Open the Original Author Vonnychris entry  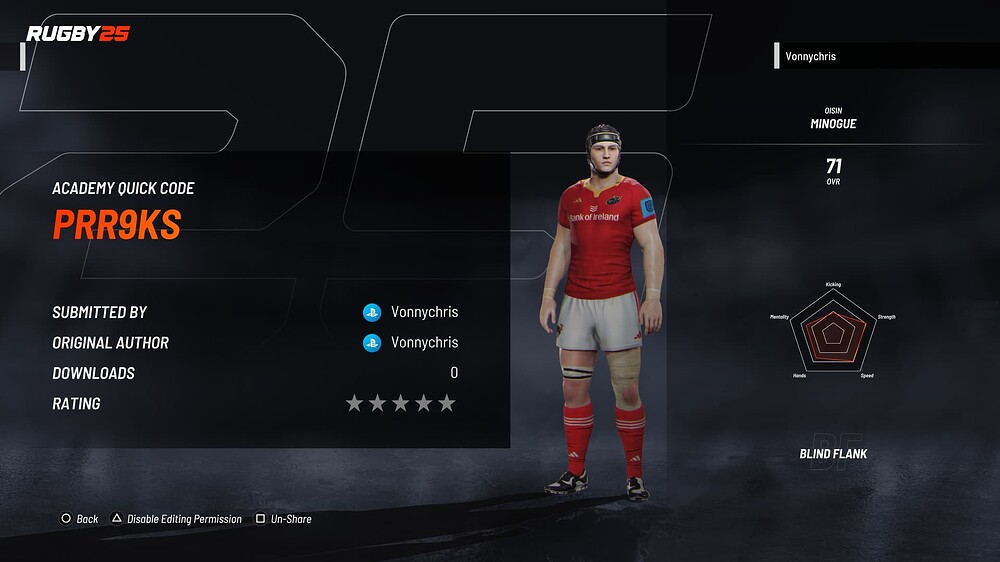256,343
